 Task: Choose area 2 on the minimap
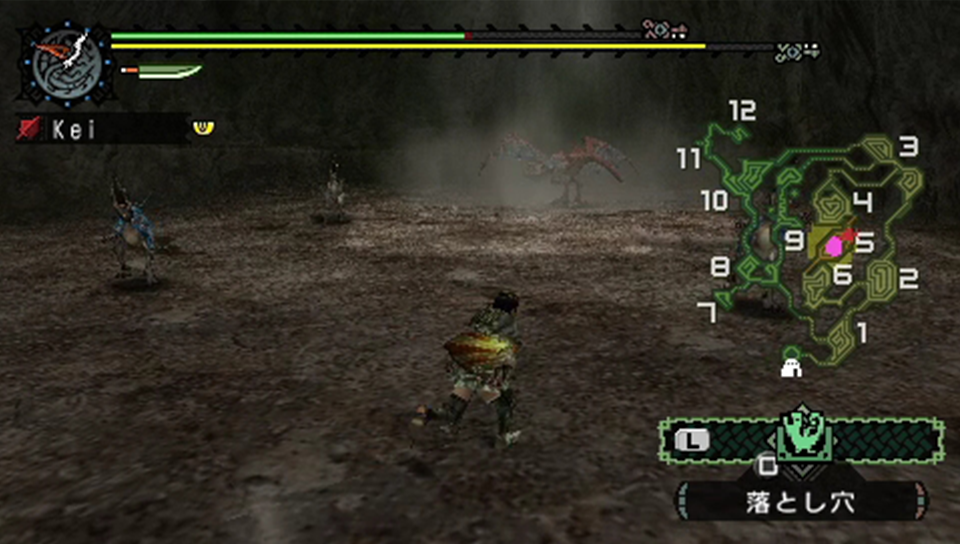[908, 279]
